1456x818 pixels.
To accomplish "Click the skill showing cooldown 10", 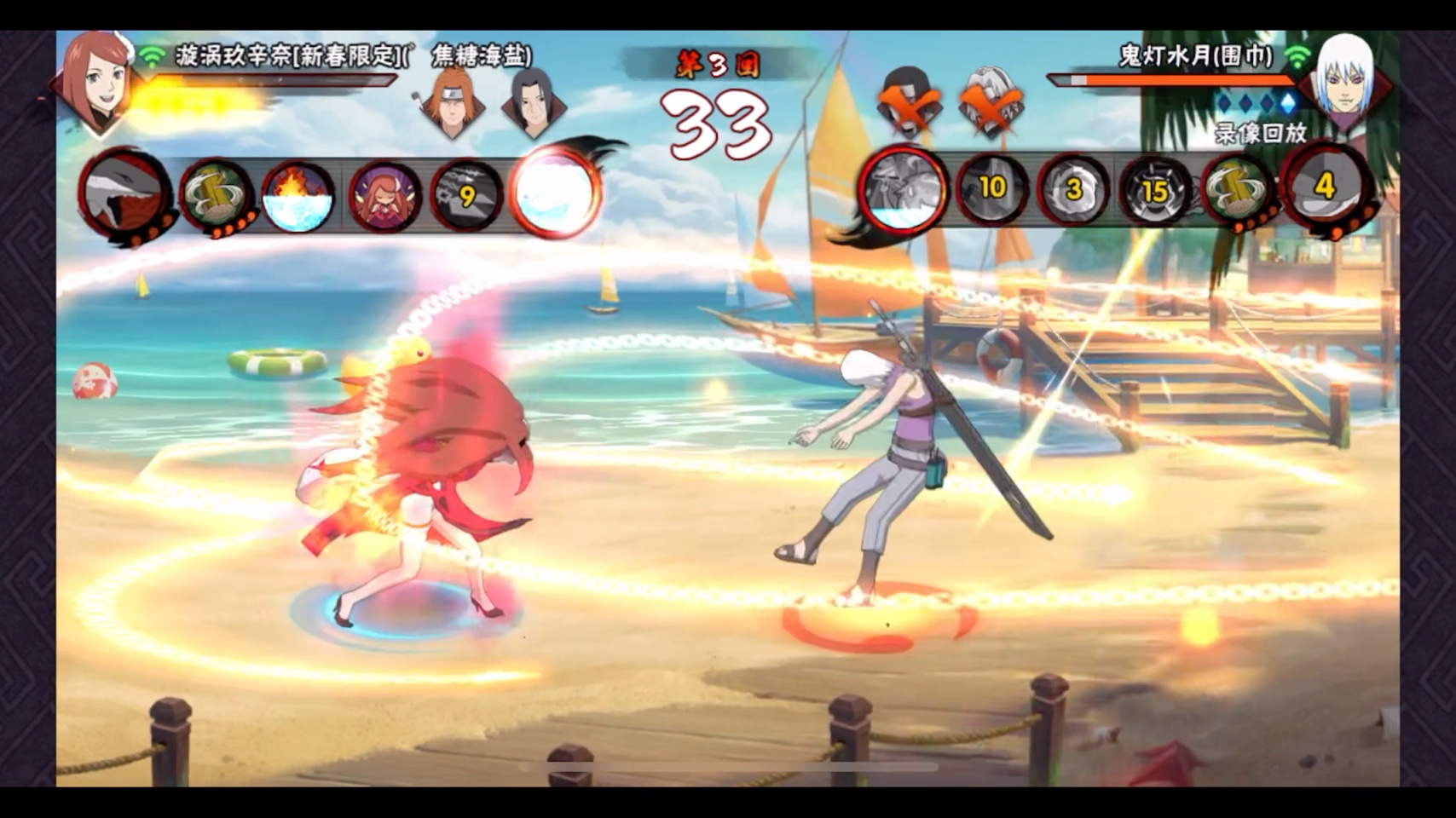I will point(991,189).
